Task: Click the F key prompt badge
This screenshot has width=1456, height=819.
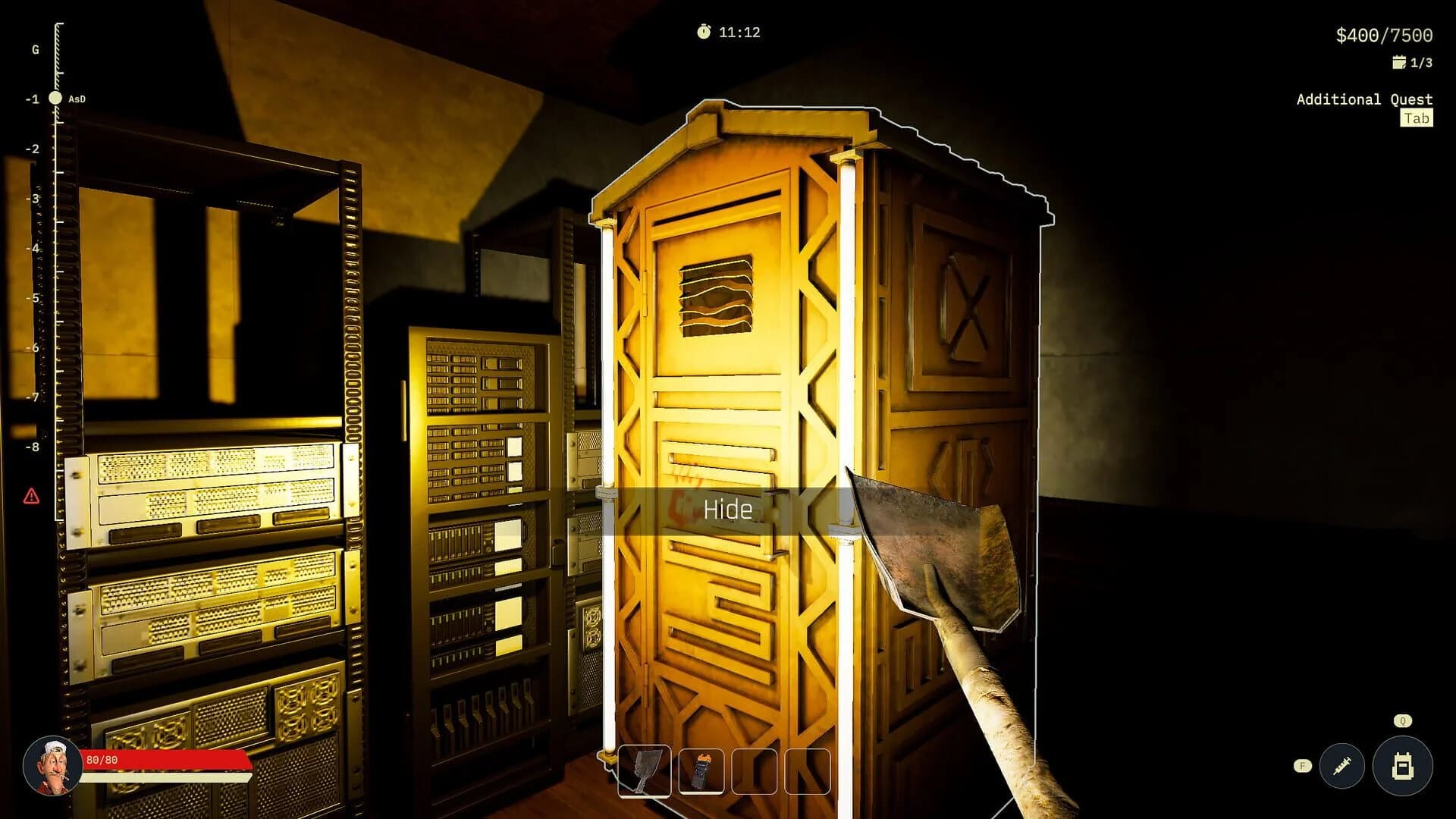Action: pos(1303,766)
